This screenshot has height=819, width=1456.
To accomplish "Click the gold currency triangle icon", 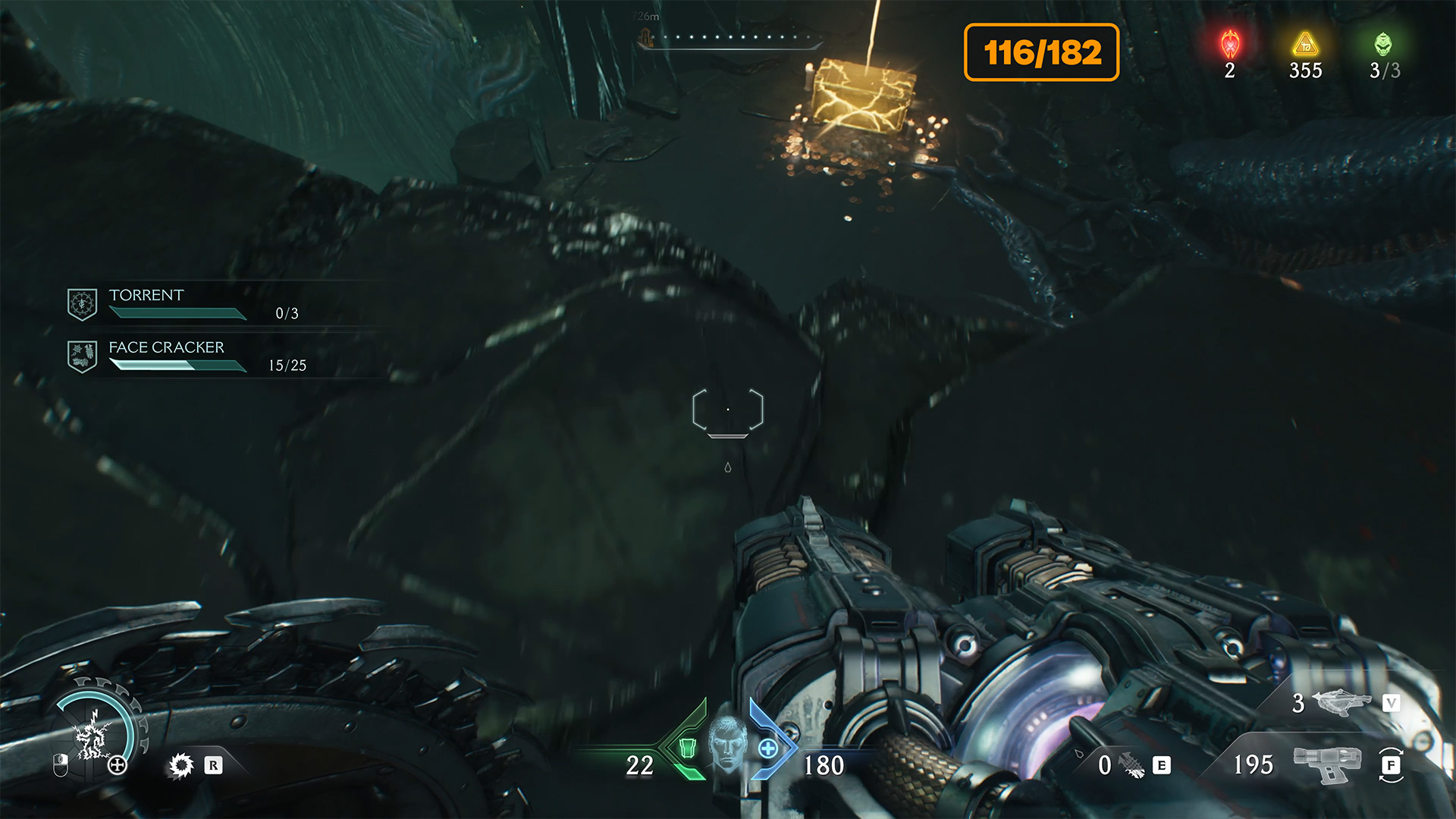I will pyautogui.click(x=1305, y=45).
